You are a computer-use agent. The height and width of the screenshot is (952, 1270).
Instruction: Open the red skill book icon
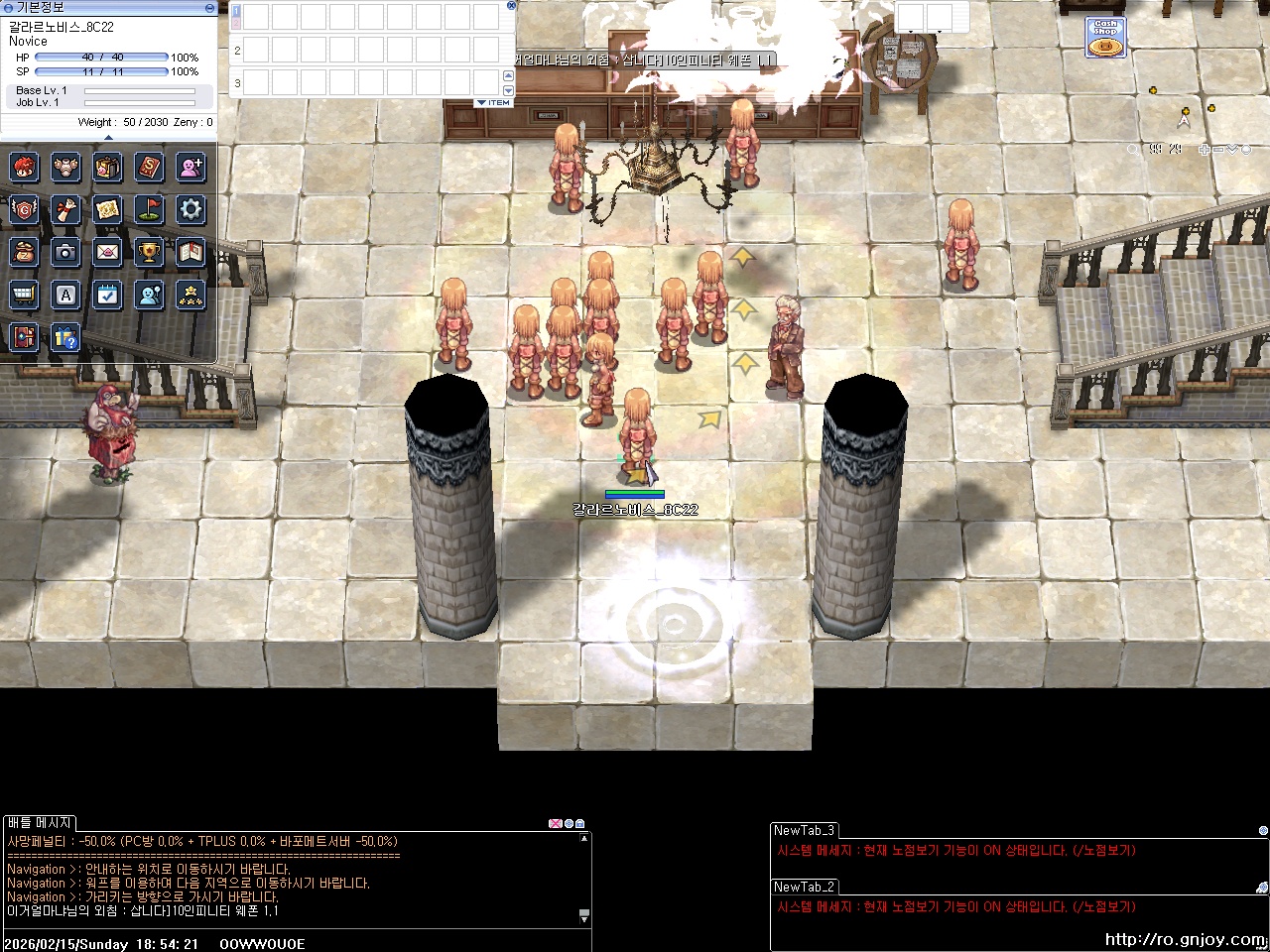[x=149, y=167]
